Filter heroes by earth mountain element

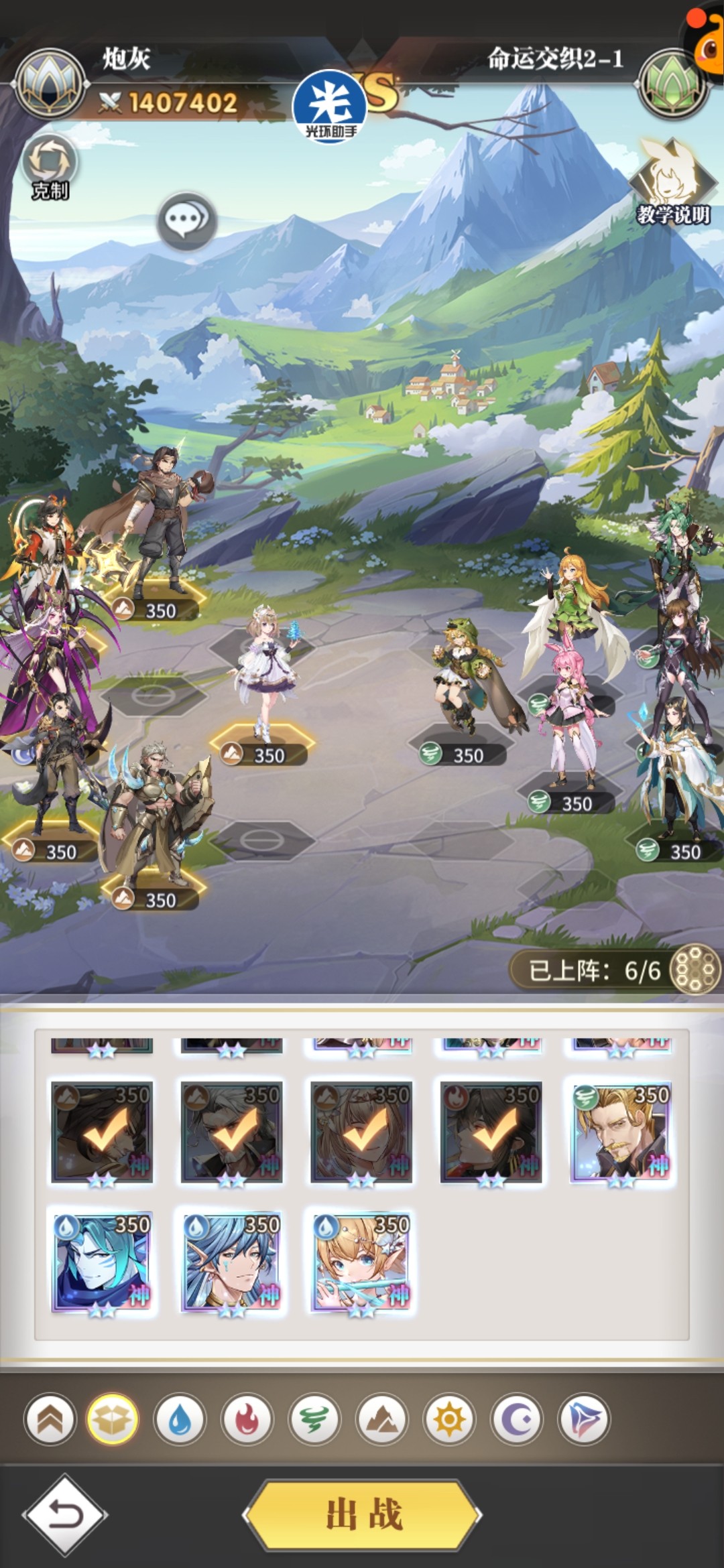click(382, 1419)
